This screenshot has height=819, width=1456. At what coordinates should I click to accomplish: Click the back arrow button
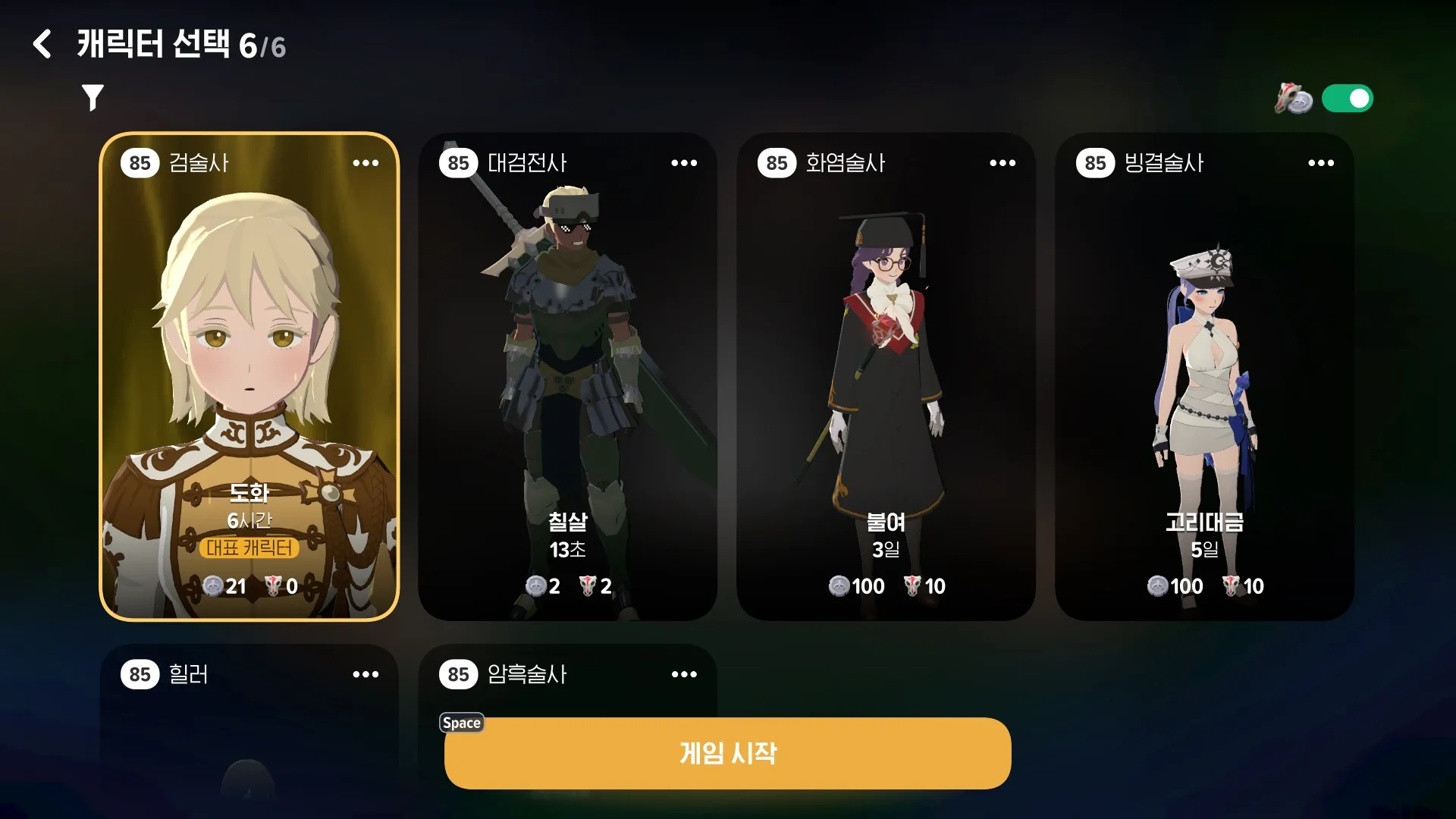point(42,45)
